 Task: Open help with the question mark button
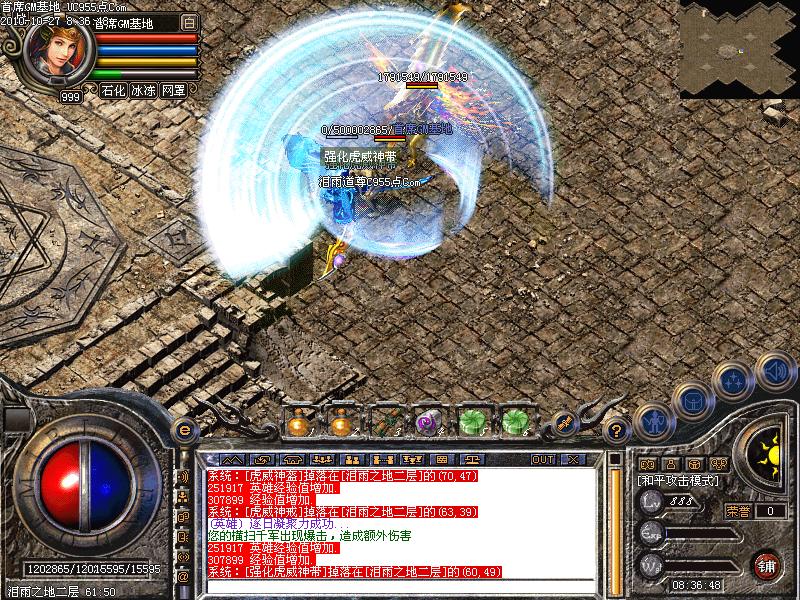click(618, 431)
